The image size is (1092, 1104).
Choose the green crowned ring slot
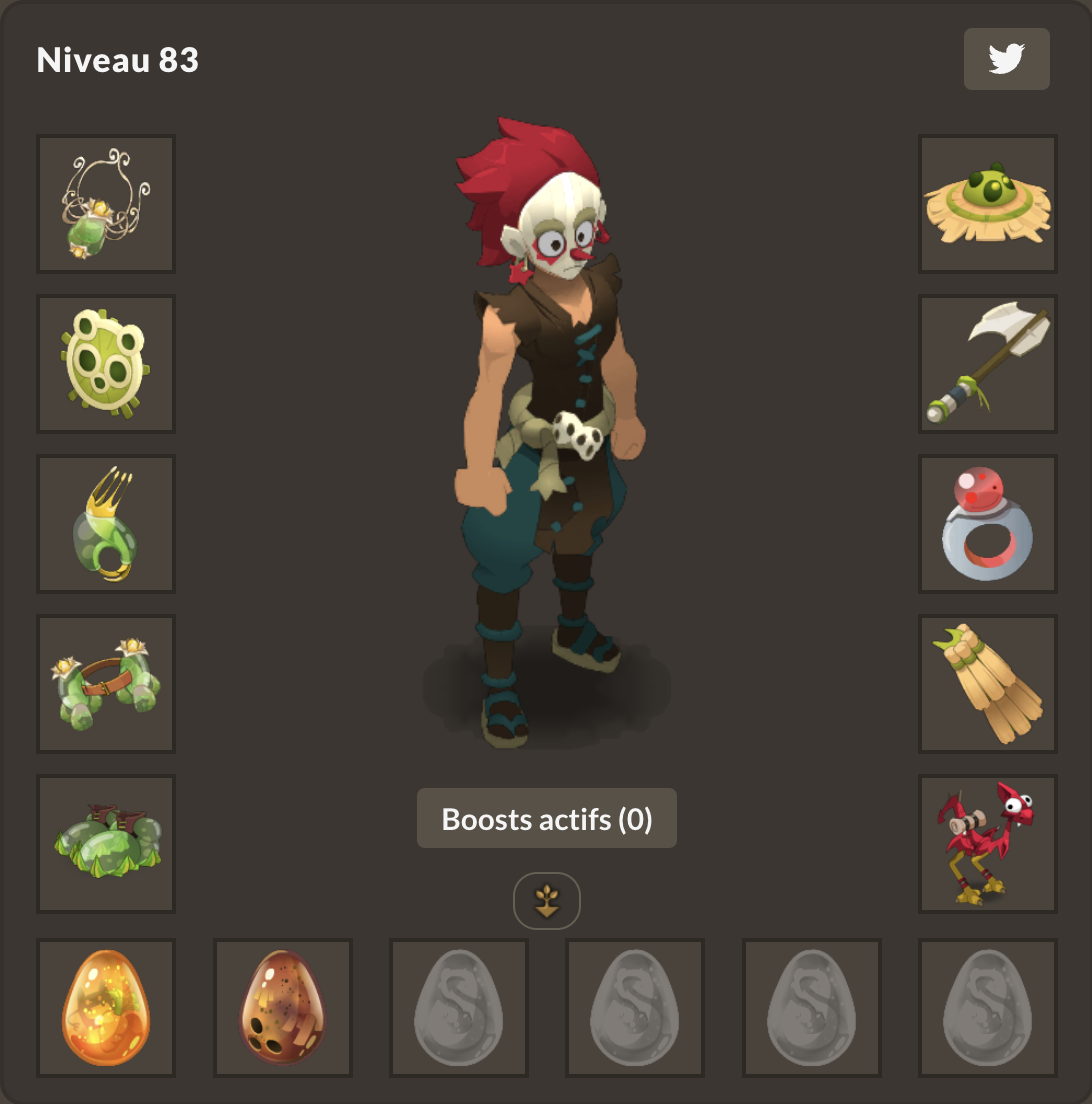[x=106, y=524]
